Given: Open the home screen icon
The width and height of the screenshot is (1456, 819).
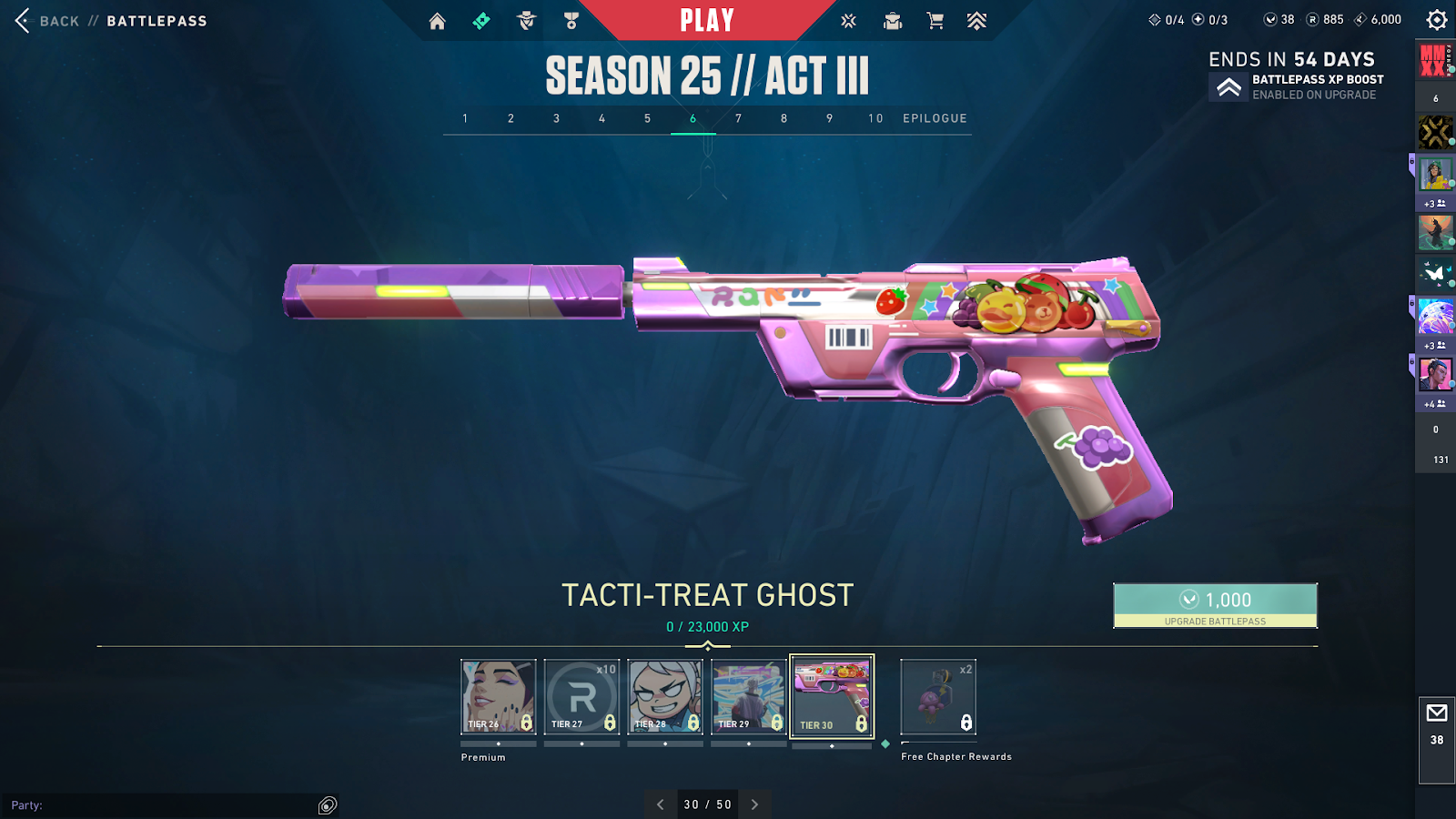Looking at the screenshot, I should (438, 21).
